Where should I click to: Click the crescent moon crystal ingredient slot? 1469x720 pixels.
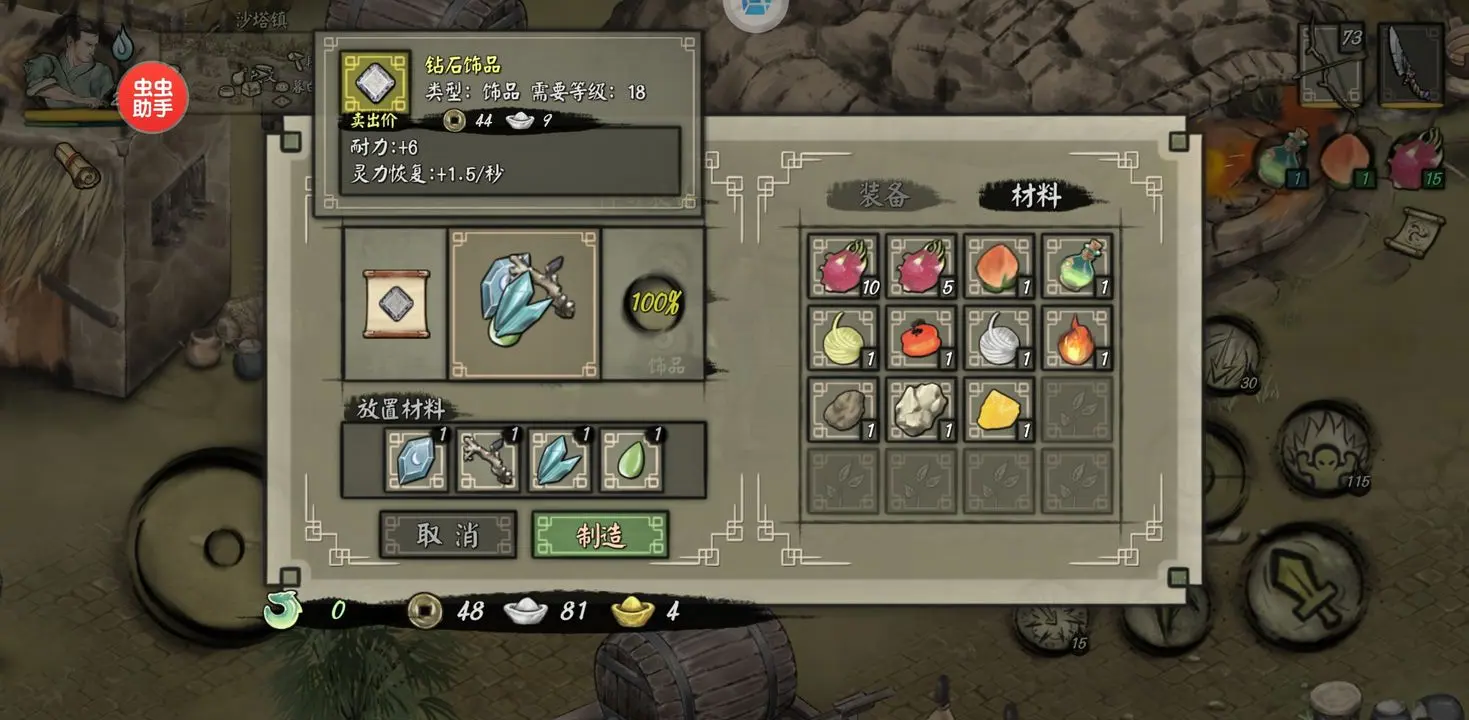coord(416,460)
